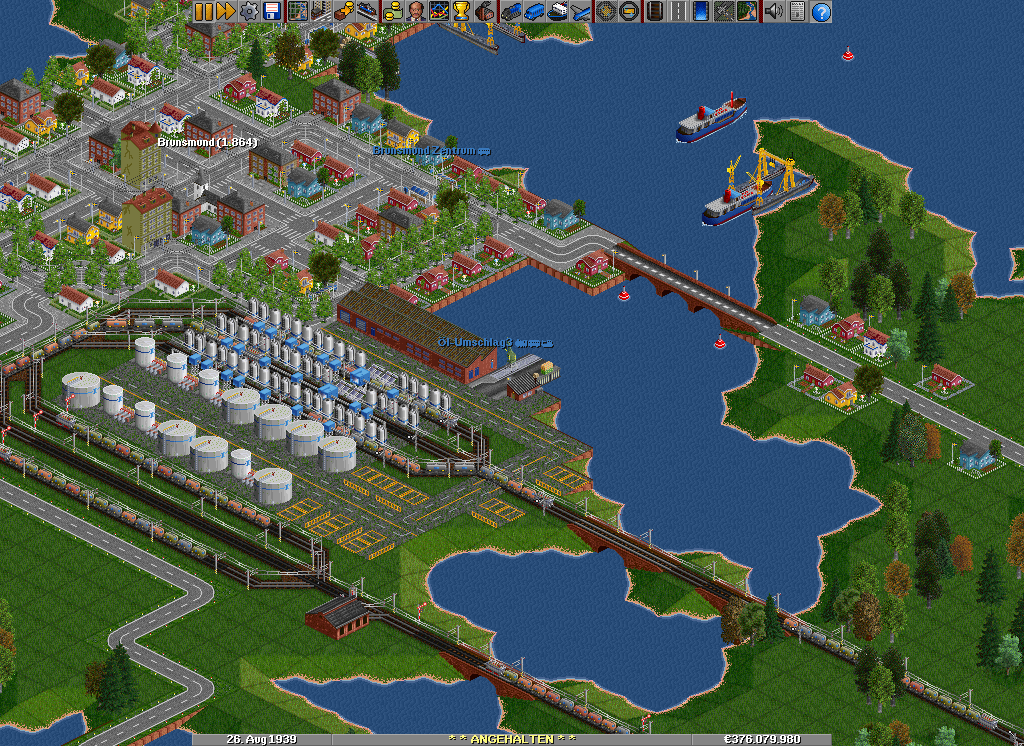
Task: Open the railway track construction tool
Action: (654, 12)
